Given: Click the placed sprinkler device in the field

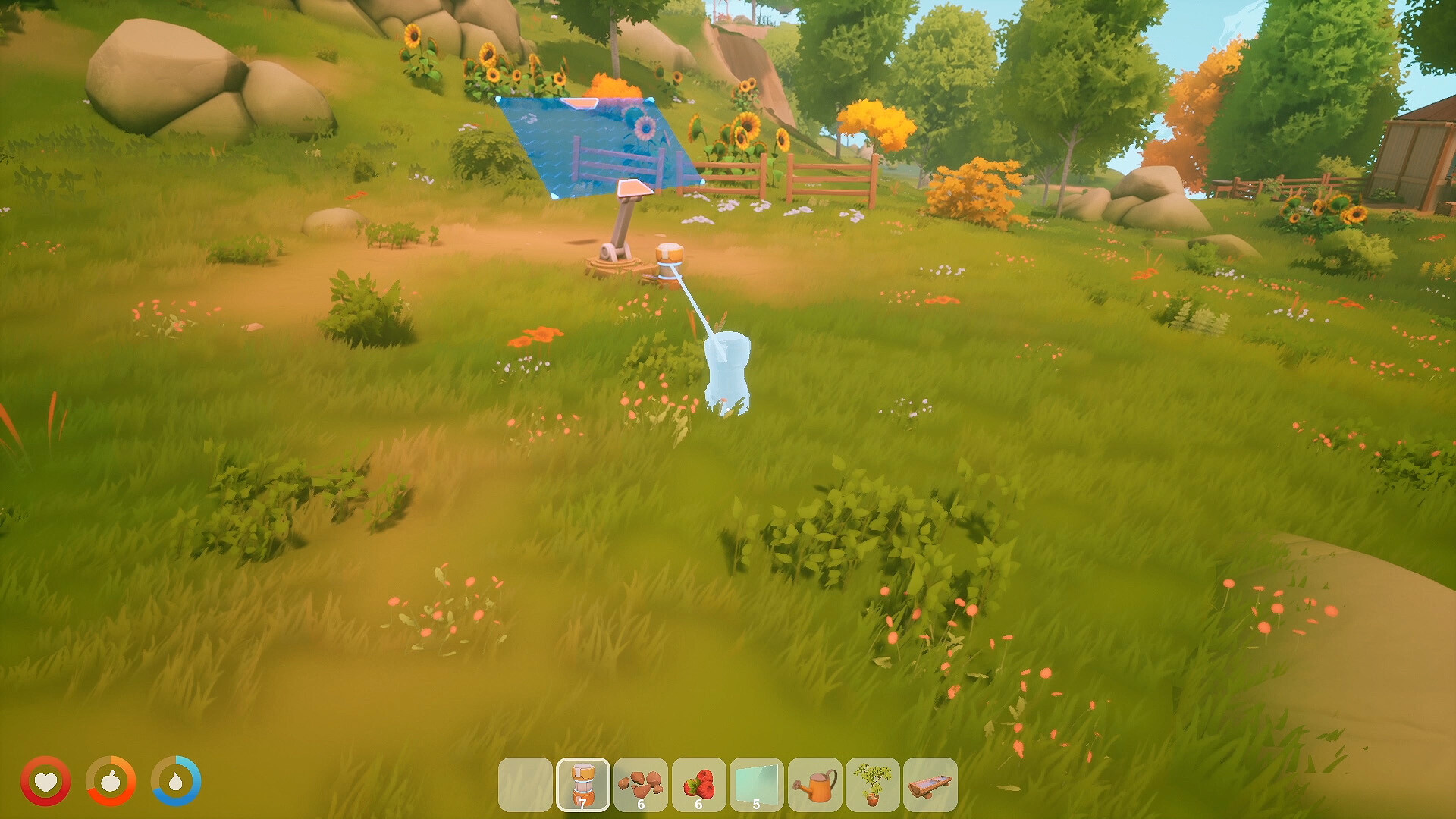Looking at the screenshot, I should [x=623, y=227].
